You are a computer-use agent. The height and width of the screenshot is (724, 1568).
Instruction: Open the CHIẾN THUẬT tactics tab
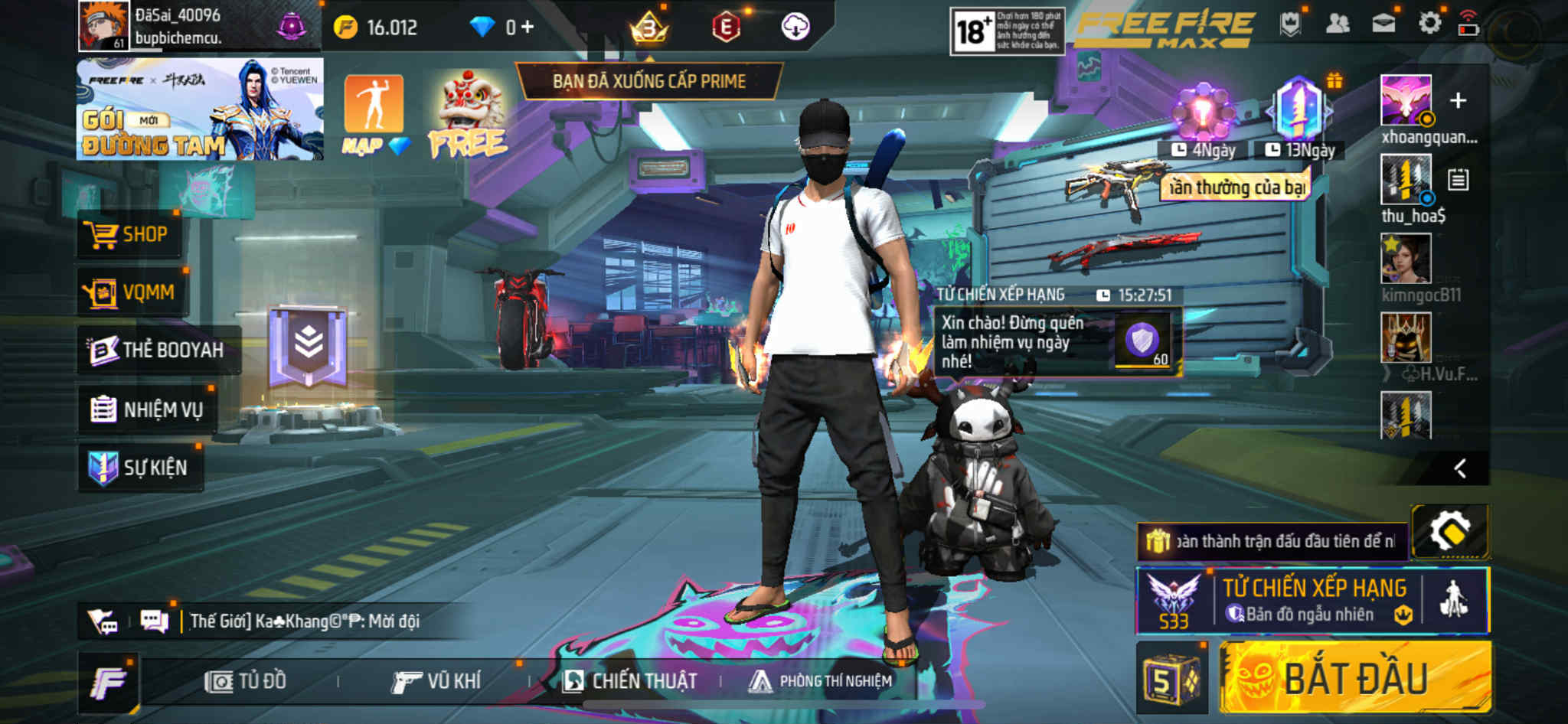(630, 681)
